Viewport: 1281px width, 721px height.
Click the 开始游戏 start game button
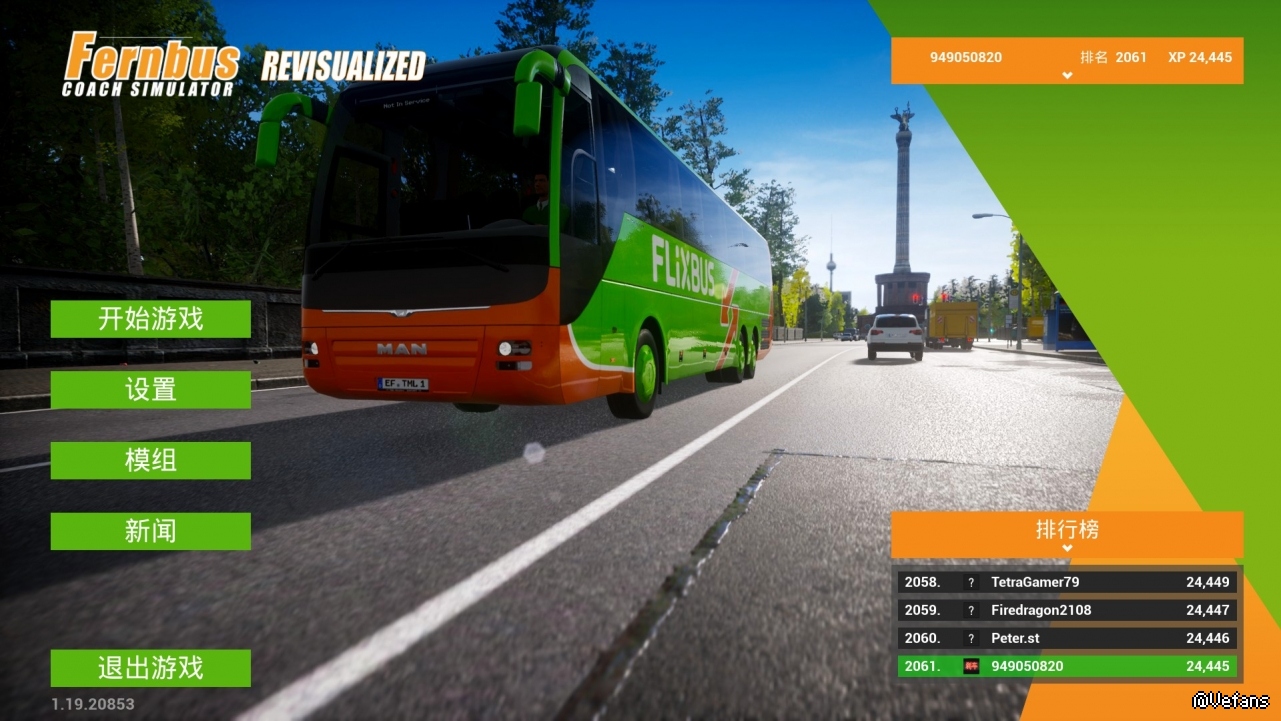point(151,319)
